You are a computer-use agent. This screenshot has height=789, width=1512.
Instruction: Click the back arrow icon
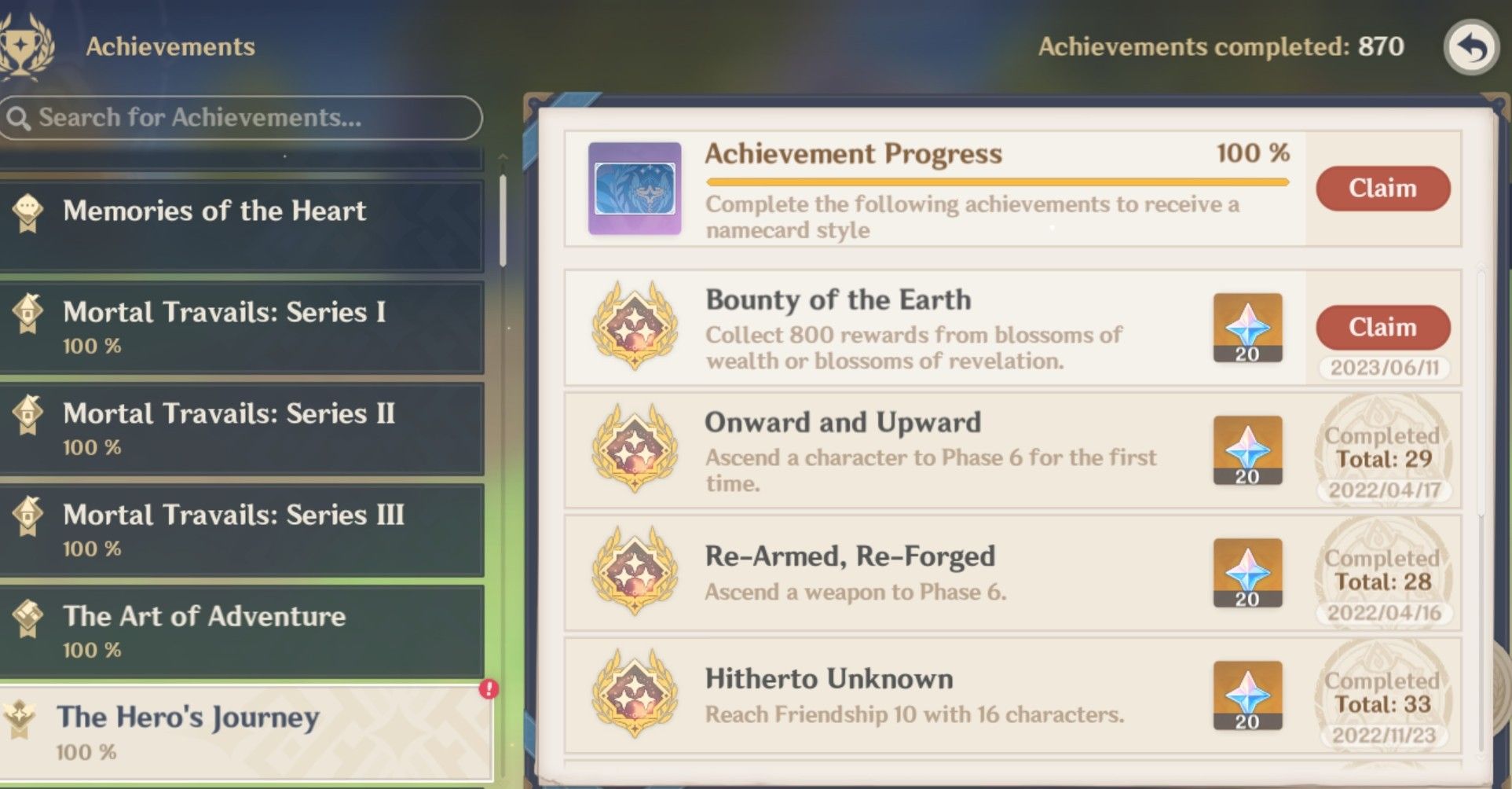(x=1470, y=49)
